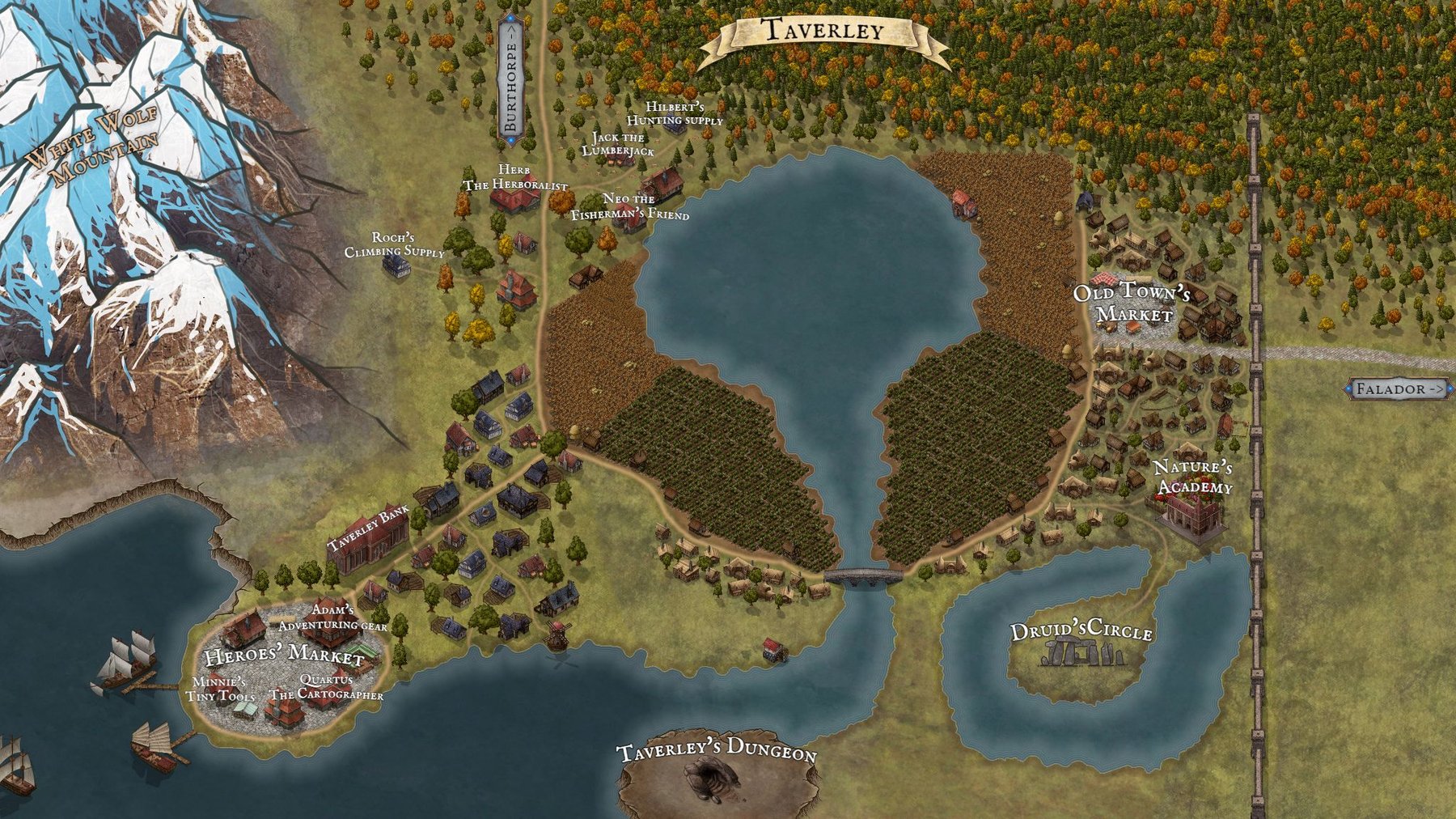The width and height of the screenshot is (1456, 819).
Task: Select the Herb the Herboralist marker
Action: pyautogui.click(x=515, y=178)
